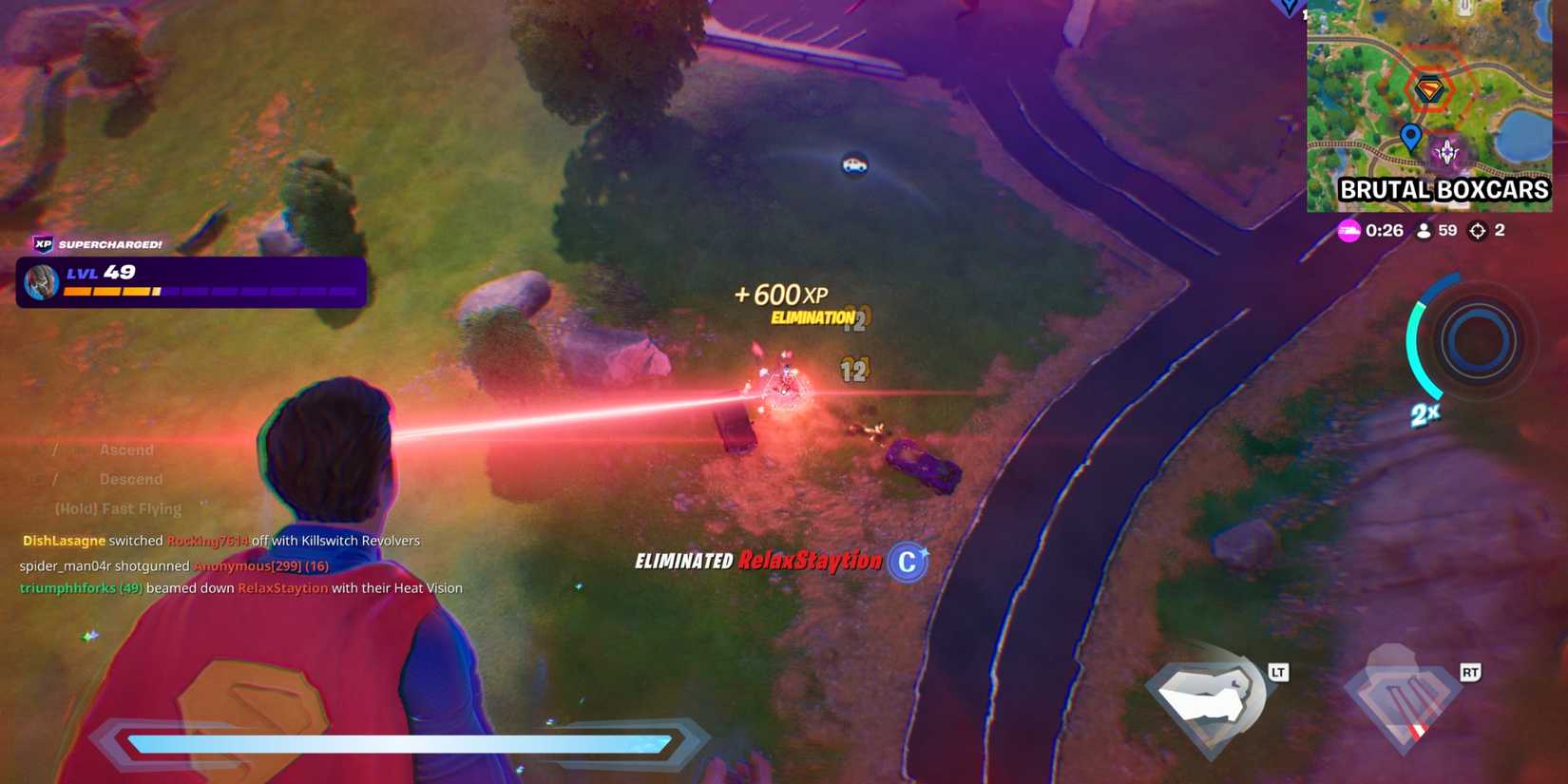Click the purple XP Supercharged badge

(x=43, y=244)
